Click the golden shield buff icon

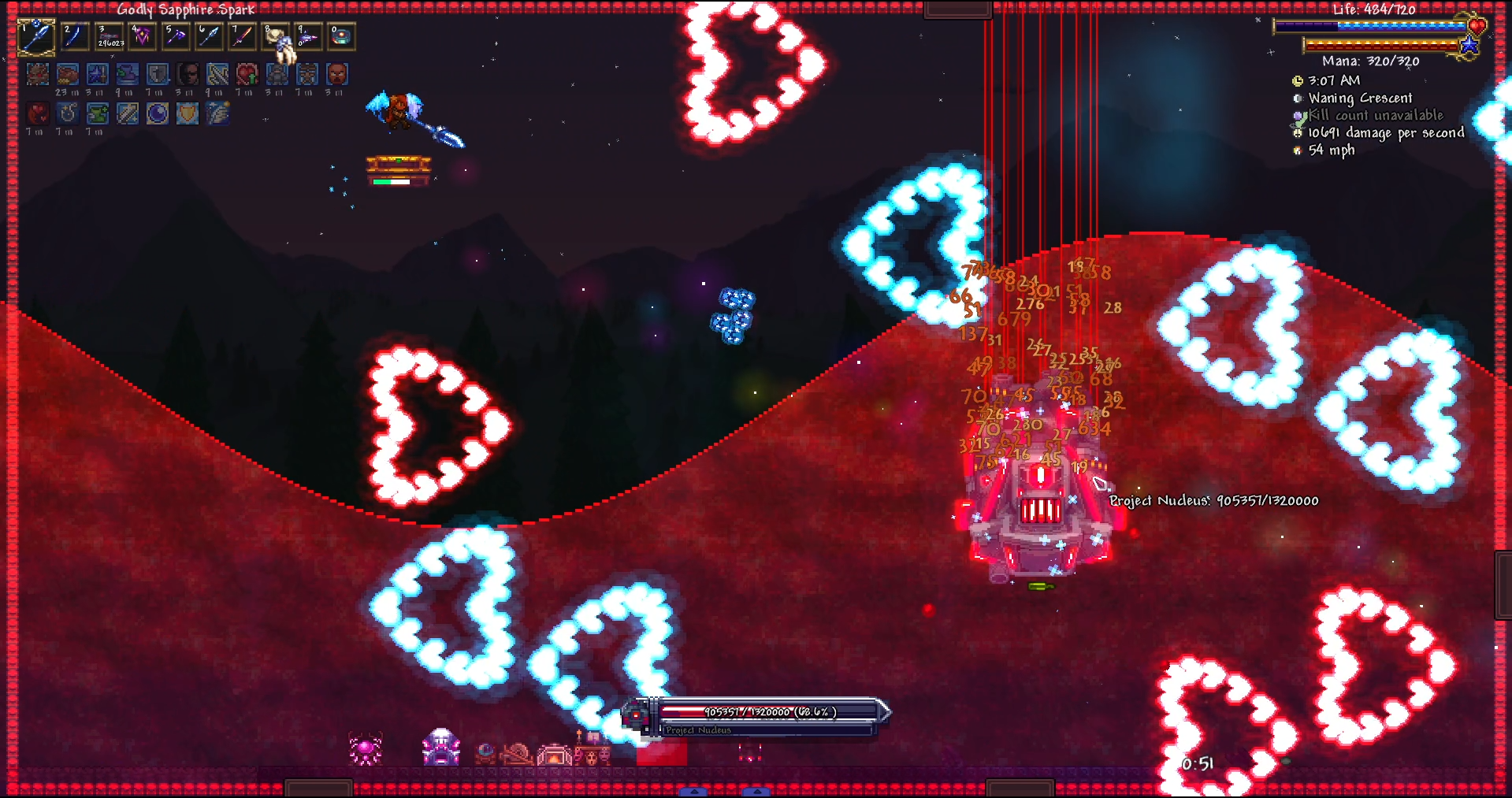tap(188, 114)
